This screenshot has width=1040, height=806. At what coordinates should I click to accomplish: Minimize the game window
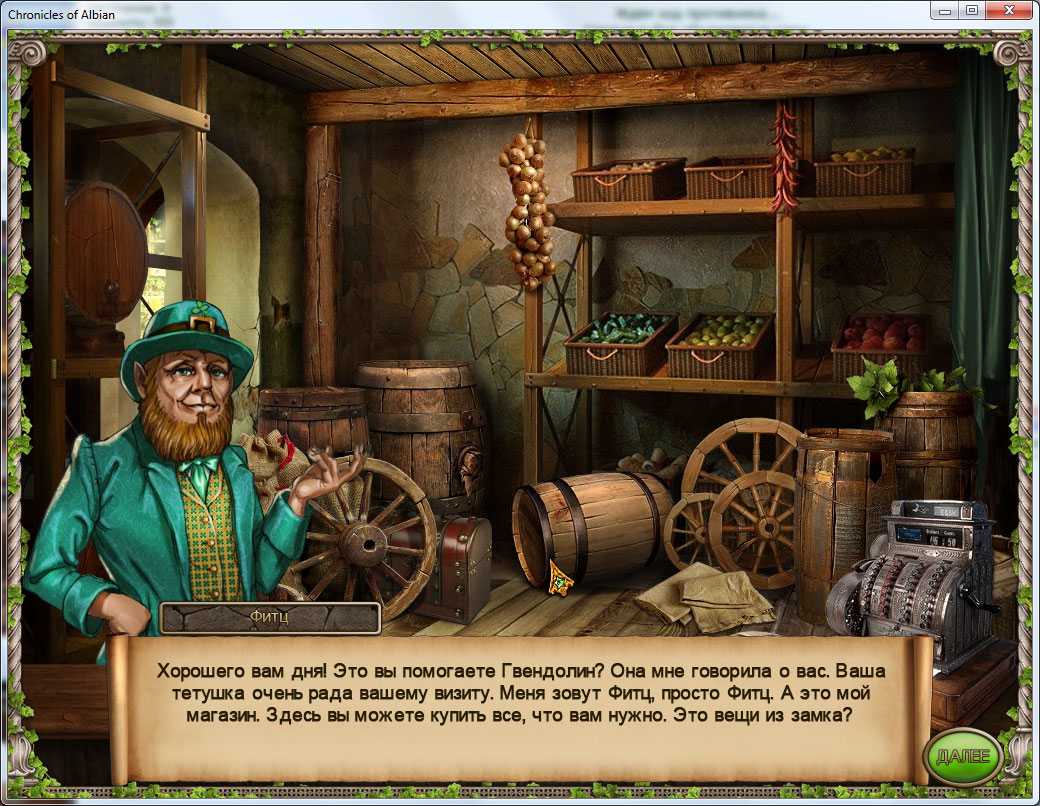(x=945, y=10)
